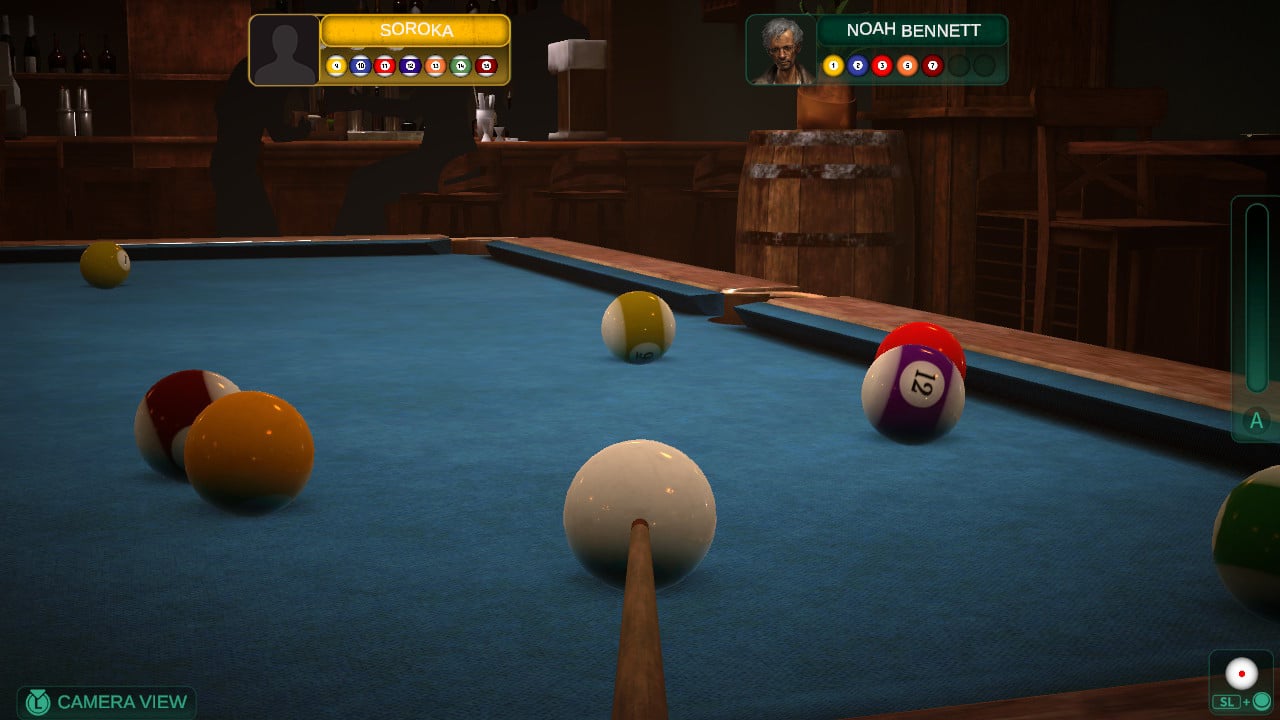
Task: Select the Noah Bennett name banner
Action: pos(911,30)
